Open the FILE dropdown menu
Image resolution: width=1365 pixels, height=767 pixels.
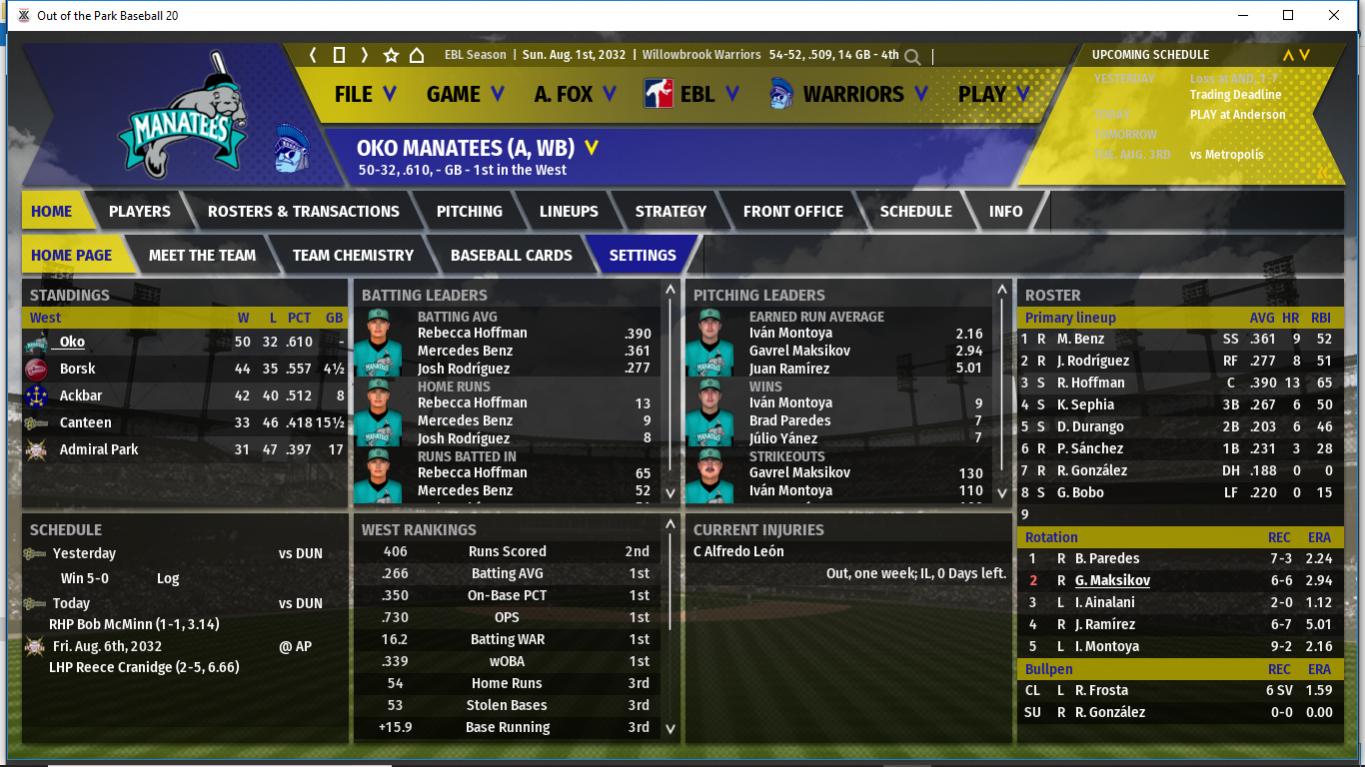365,94
